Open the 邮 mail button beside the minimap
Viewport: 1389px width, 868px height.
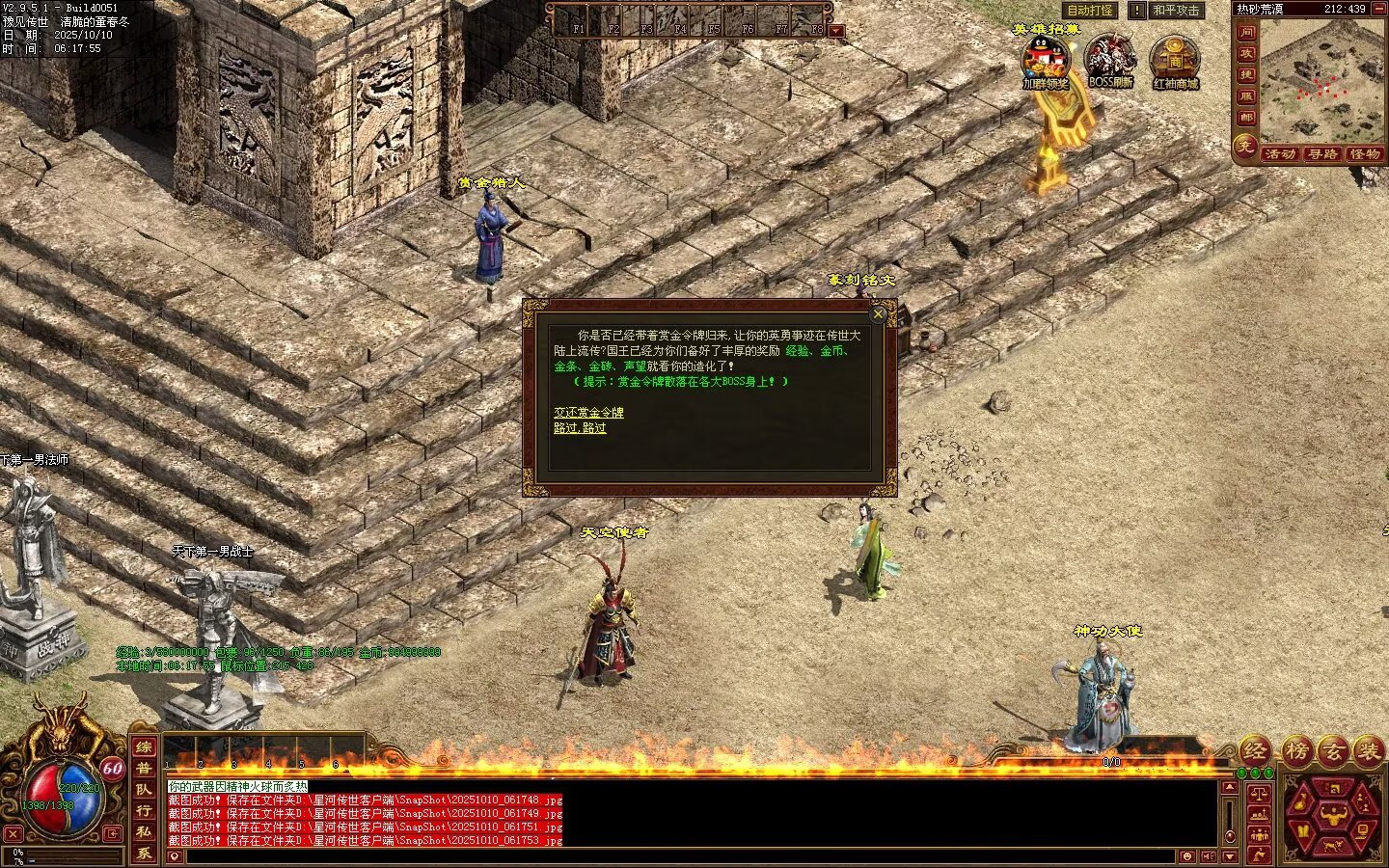(x=1246, y=118)
